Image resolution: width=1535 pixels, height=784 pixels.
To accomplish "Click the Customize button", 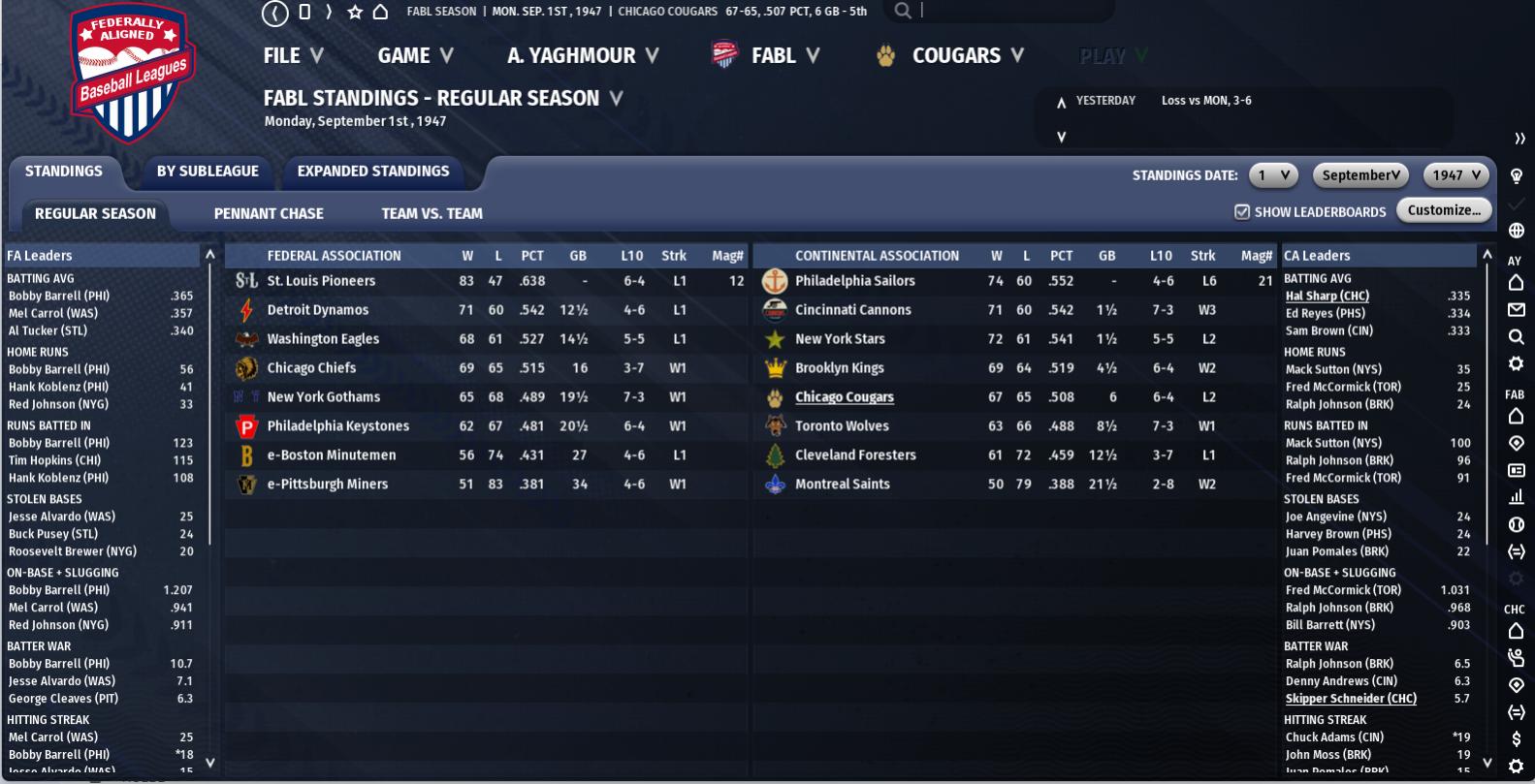I will point(1444,210).
